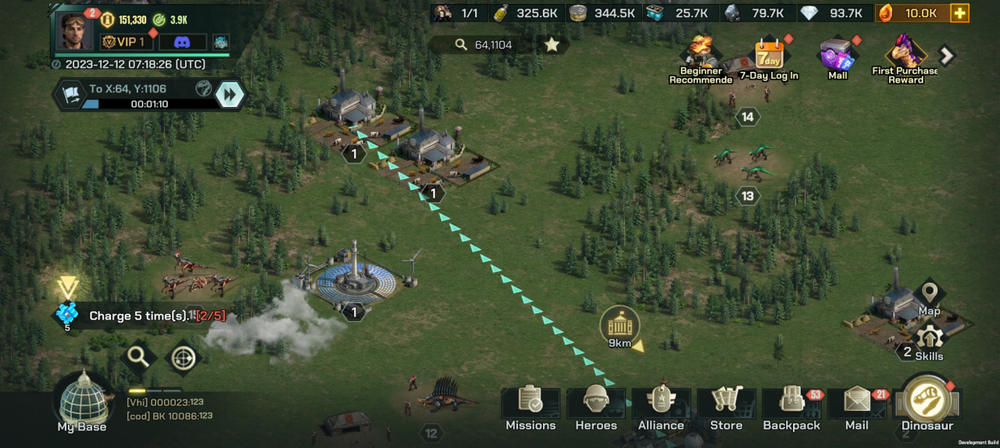Viewport: 1000px width, 448px height.
Task: Open the Map button
Action: 930,296
